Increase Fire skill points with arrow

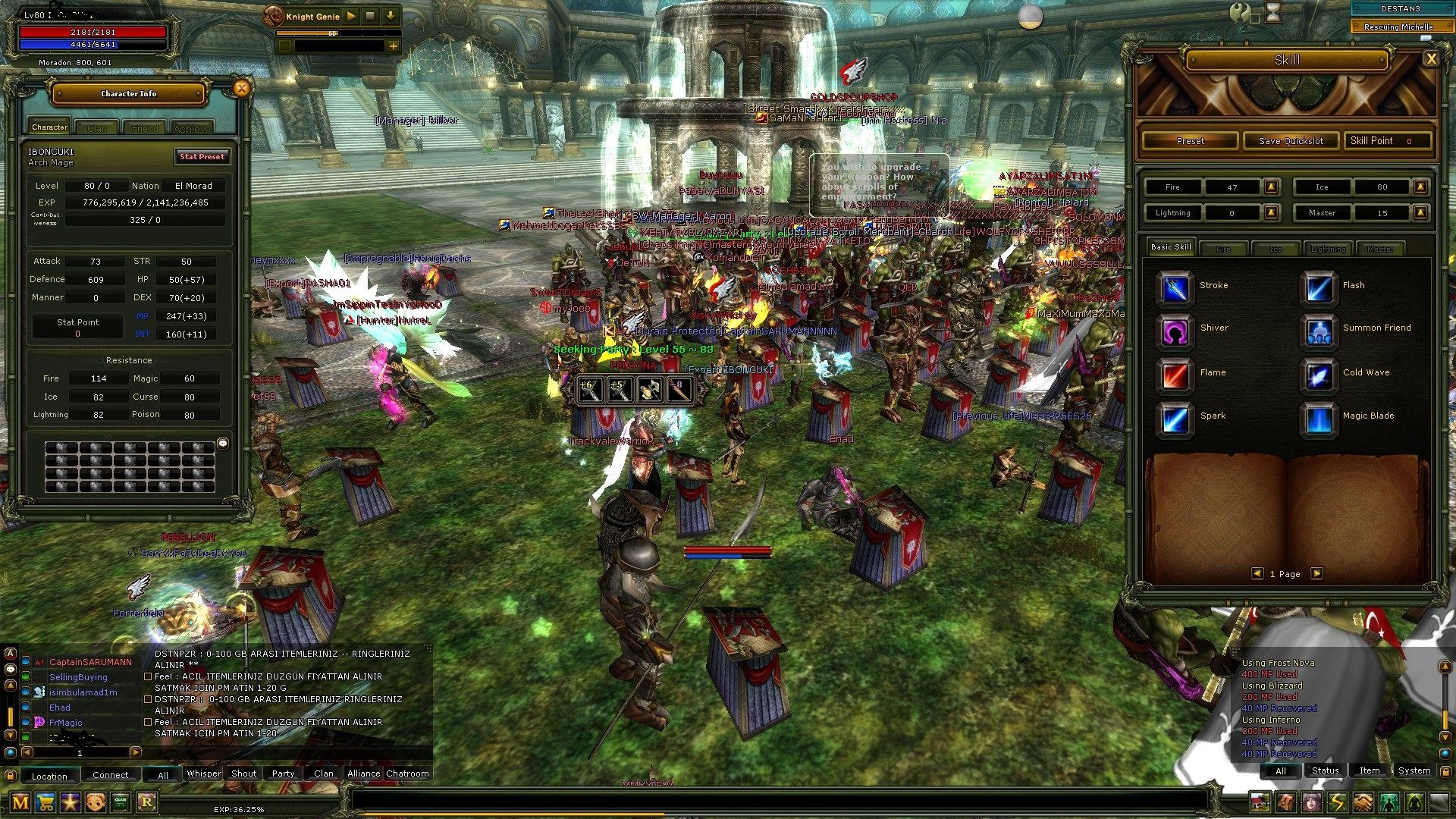coord(1272,187)
